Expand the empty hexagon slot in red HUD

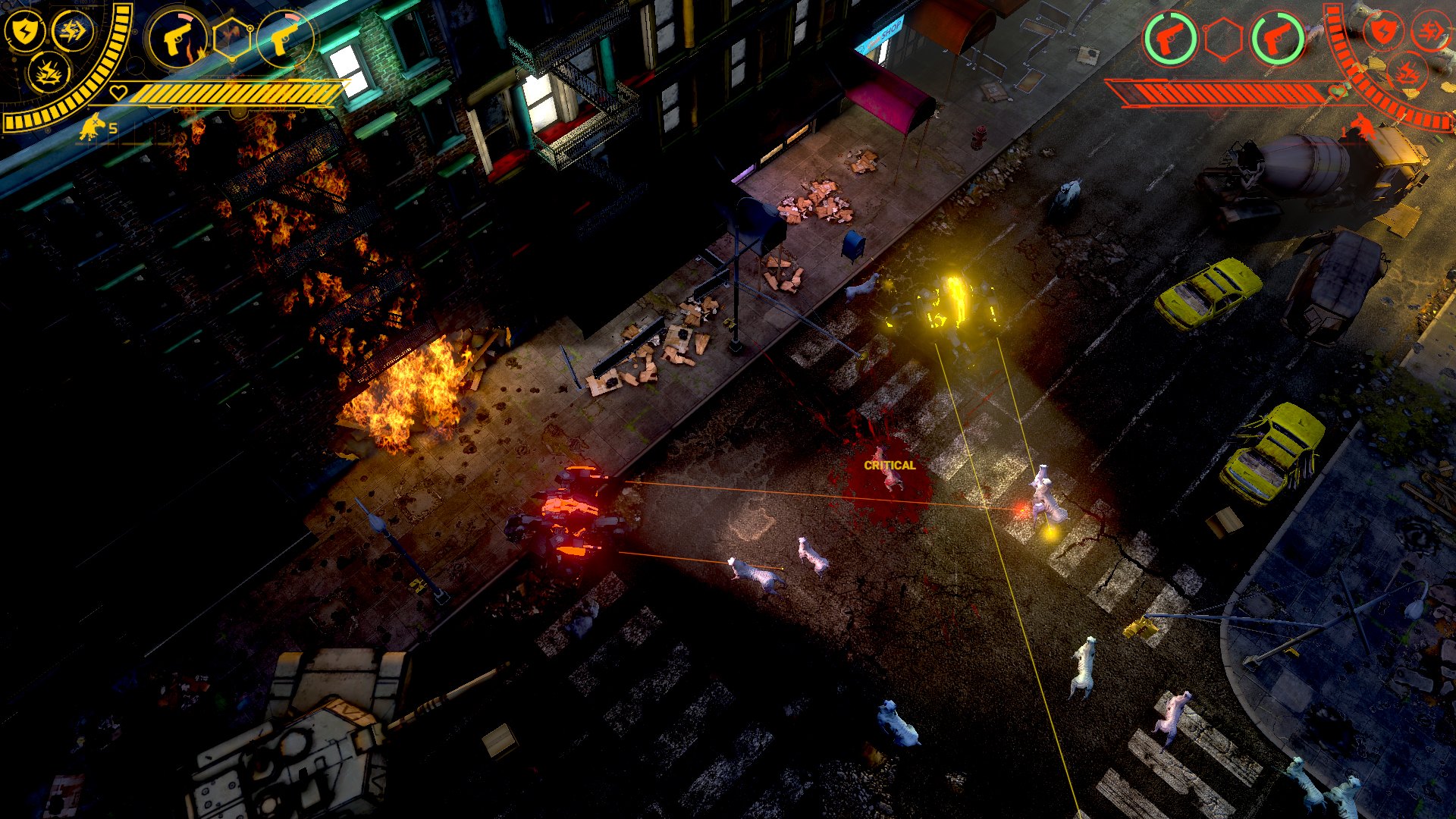(1224, 39)
